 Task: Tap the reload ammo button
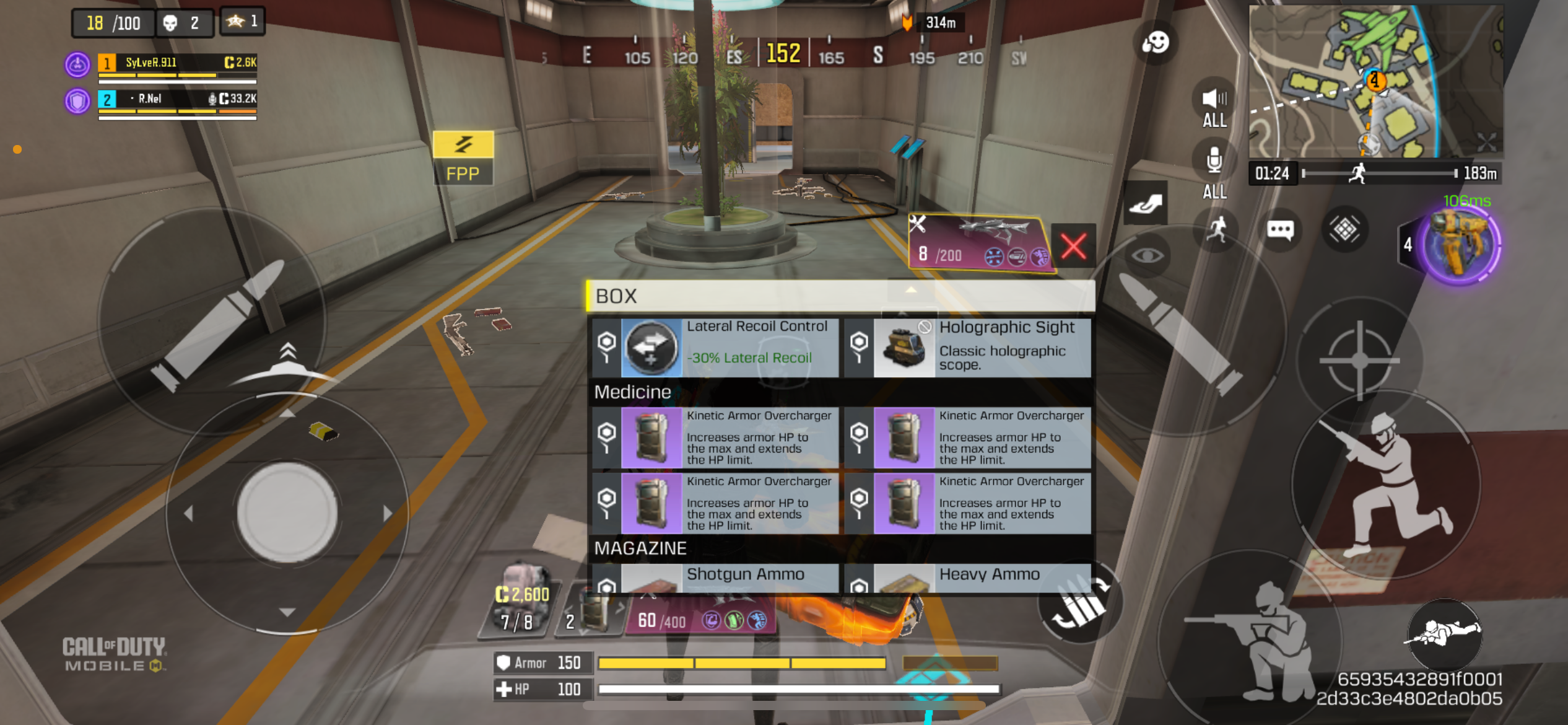pos(1080,602)
